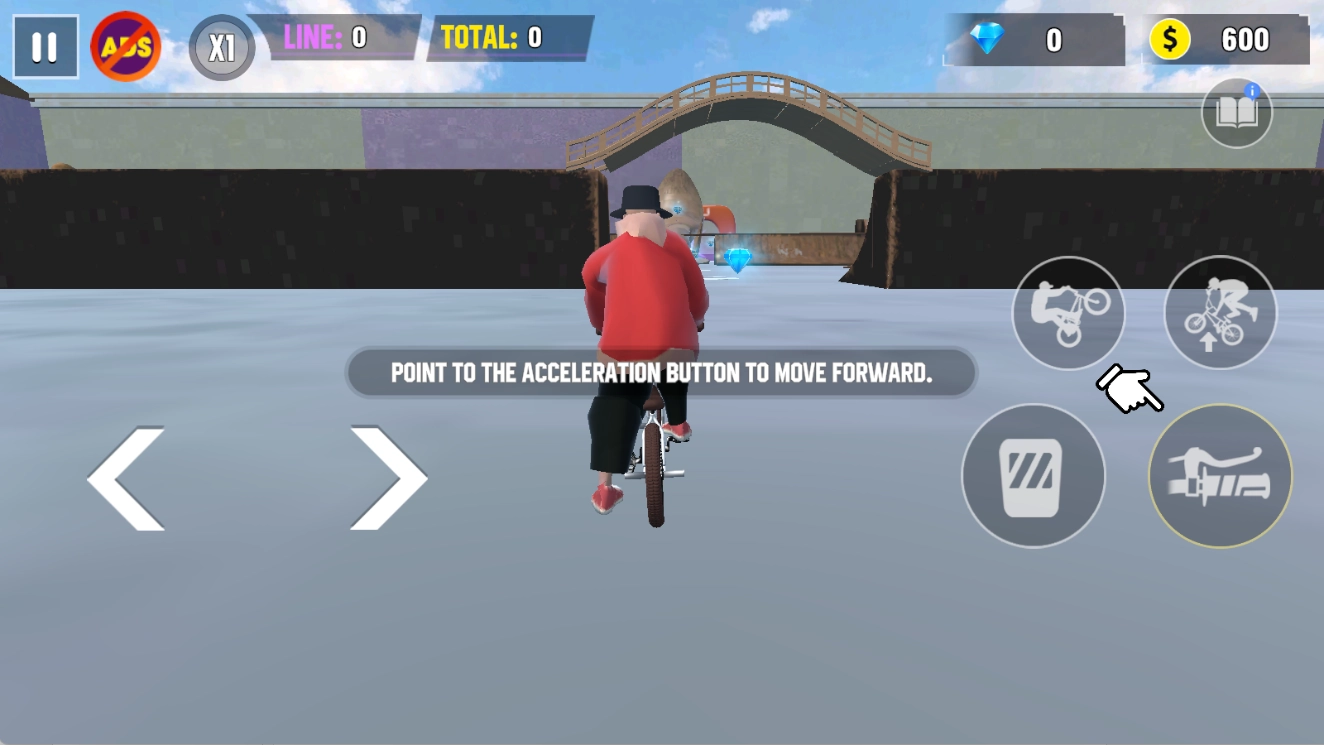Perform a bunny hop jump trick
This screenshot has height=745, width=1324.
[x=1220, y=312]
